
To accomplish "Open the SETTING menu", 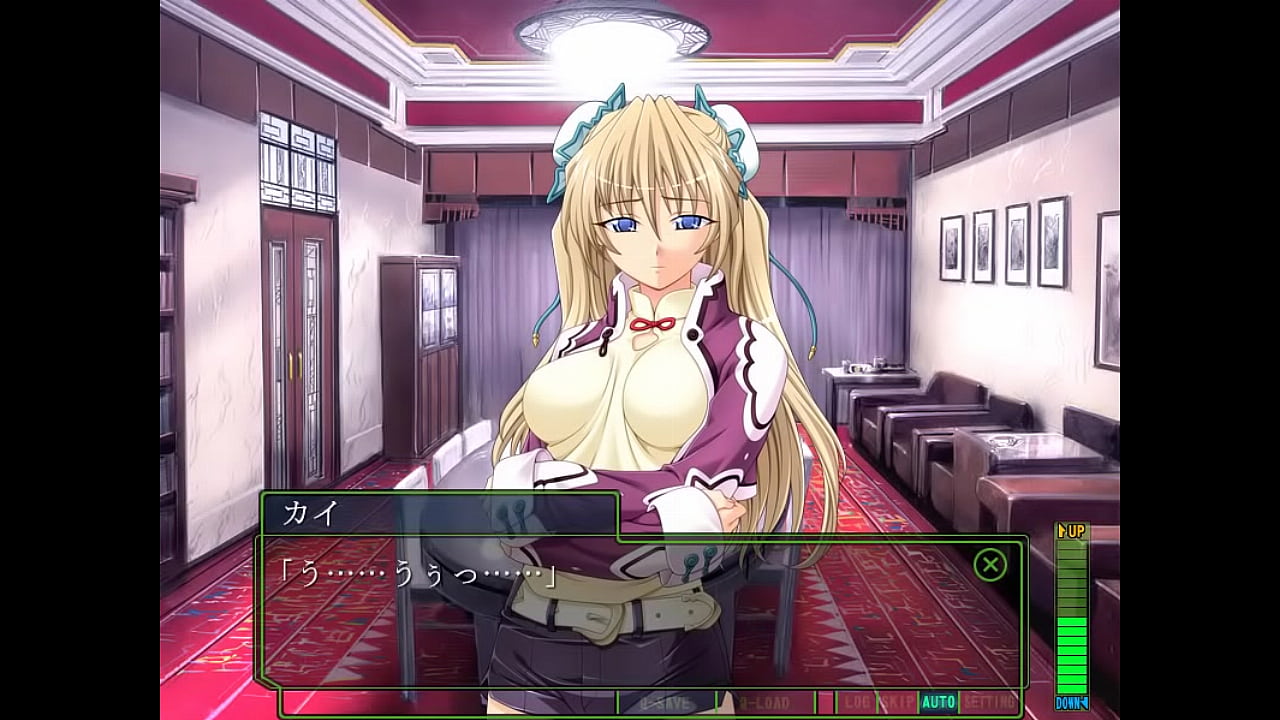I will tap(989, 703).
